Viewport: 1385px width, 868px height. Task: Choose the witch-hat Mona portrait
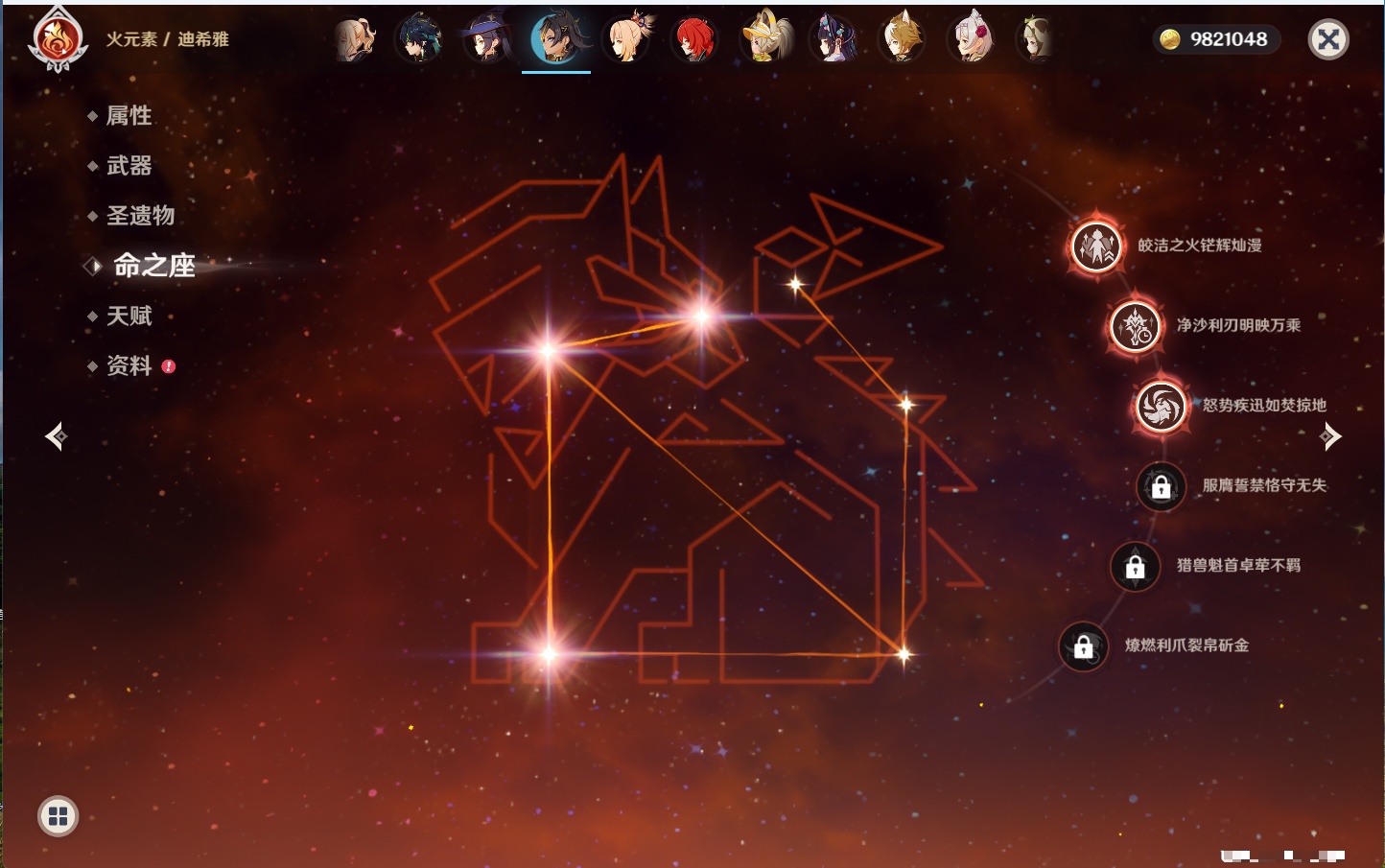(487, 39)
